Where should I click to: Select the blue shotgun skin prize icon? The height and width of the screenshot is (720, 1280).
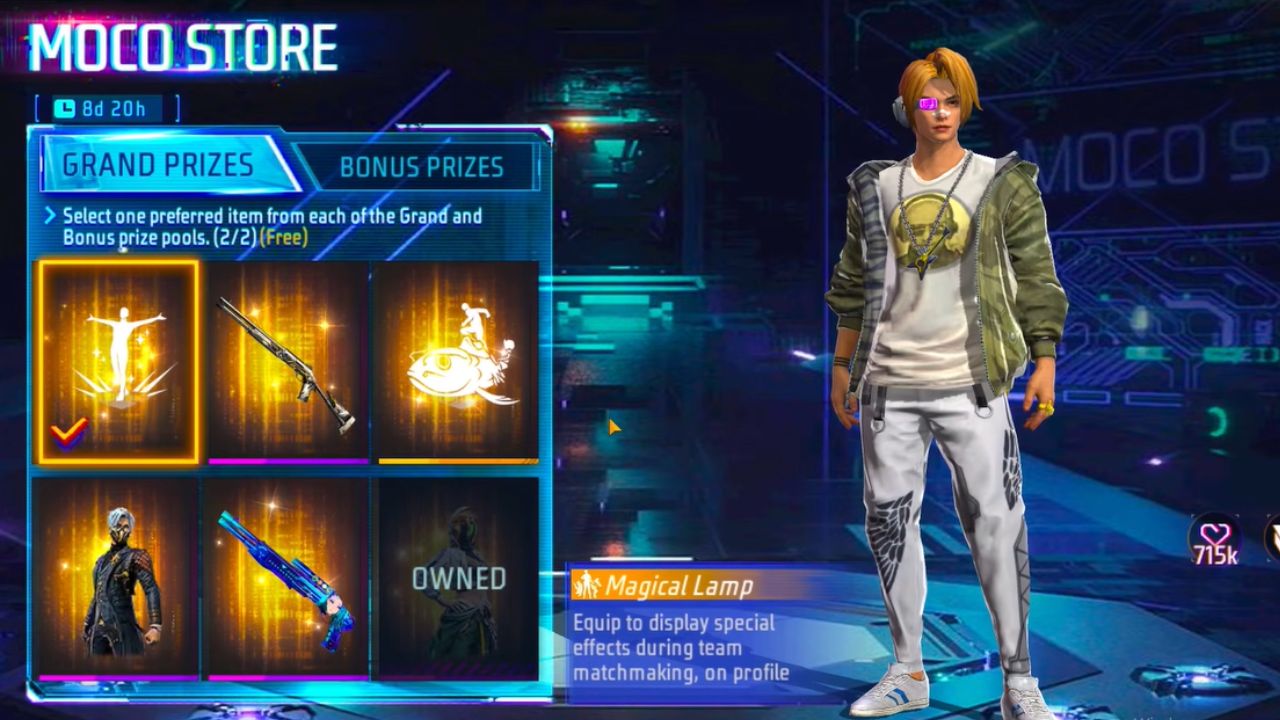(286, 575)
